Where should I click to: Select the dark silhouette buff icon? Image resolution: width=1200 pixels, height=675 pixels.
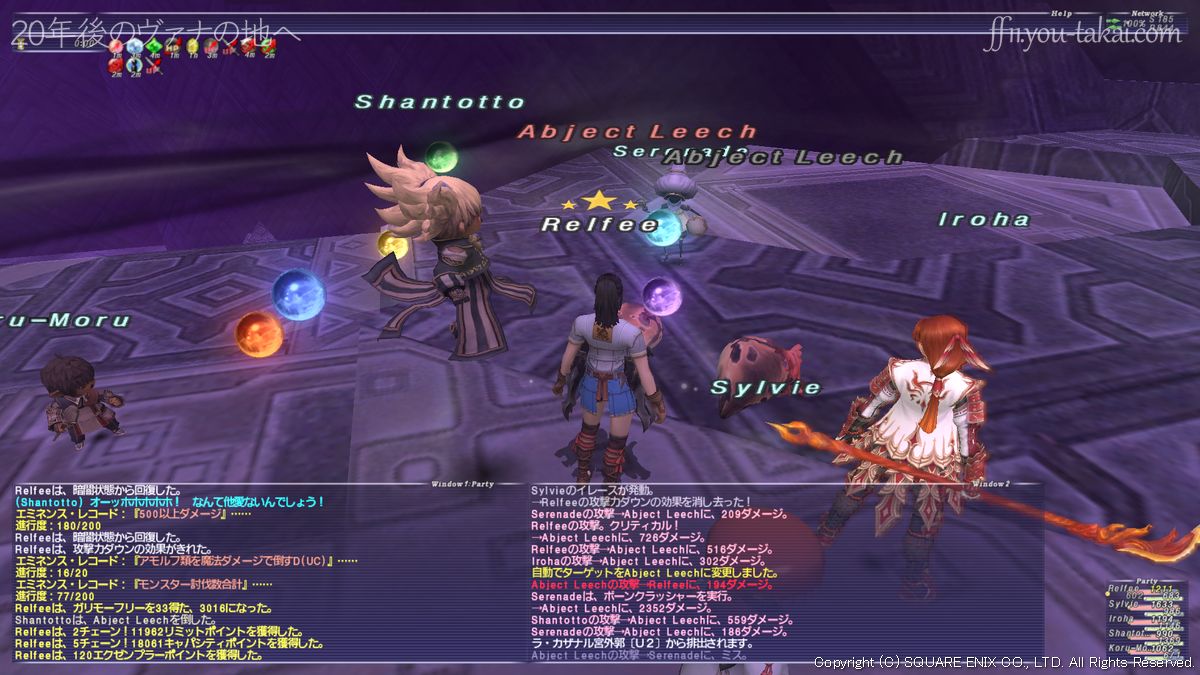tap(134, 66)
